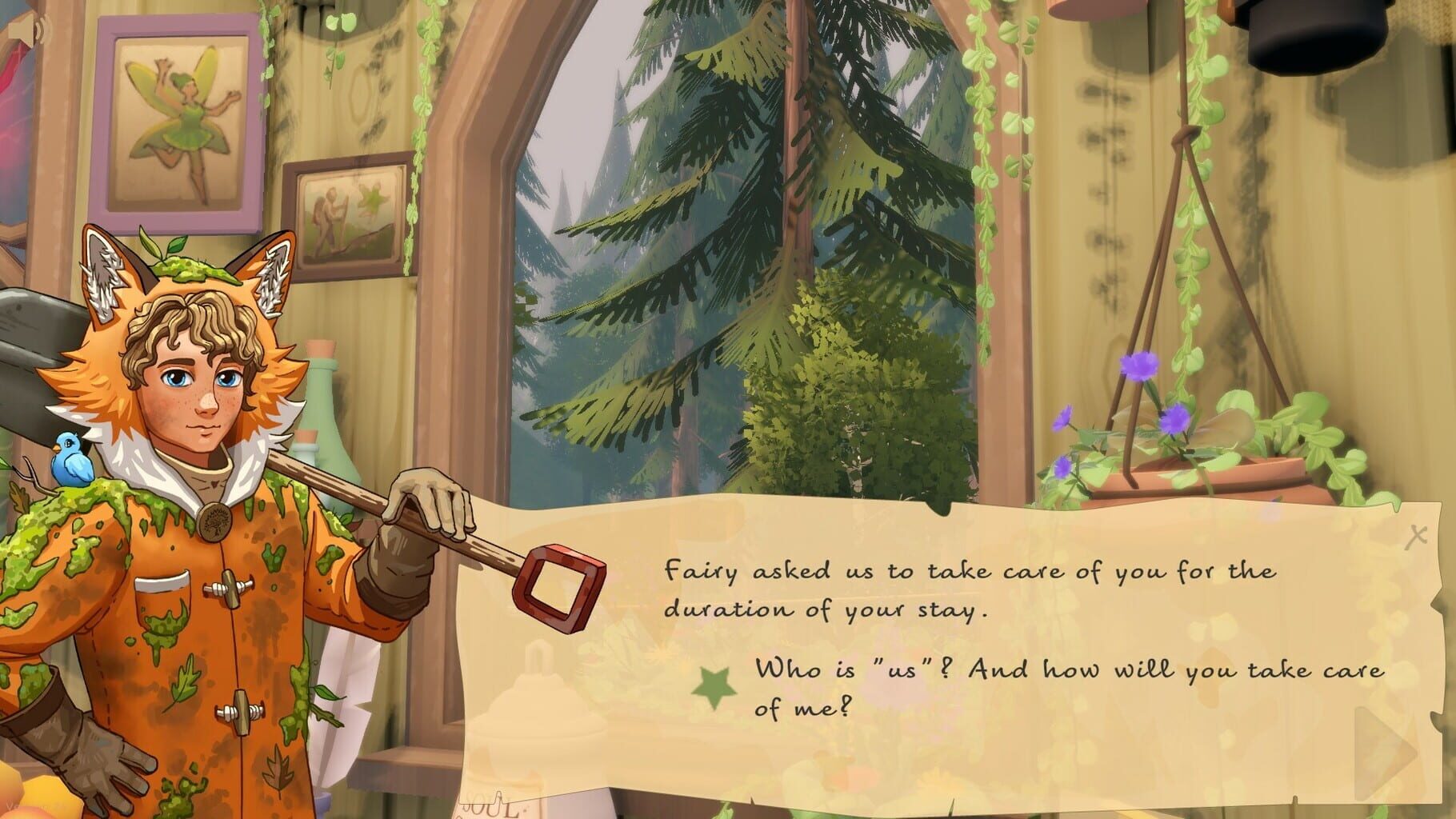Toggle the dialogue box visibility
The width and height of the screenshot is (1456, 819).
(1417, 534)
